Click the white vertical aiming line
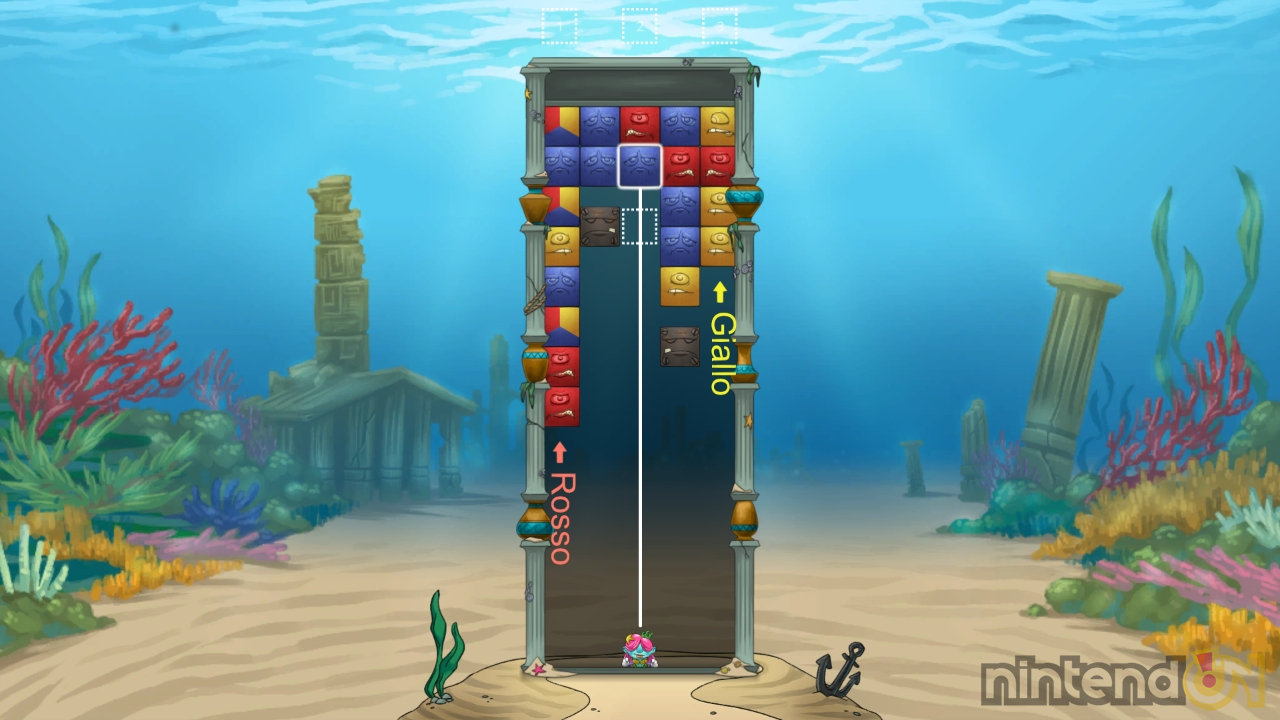This screenshot has height=720, width=1280. coord(640,500)
